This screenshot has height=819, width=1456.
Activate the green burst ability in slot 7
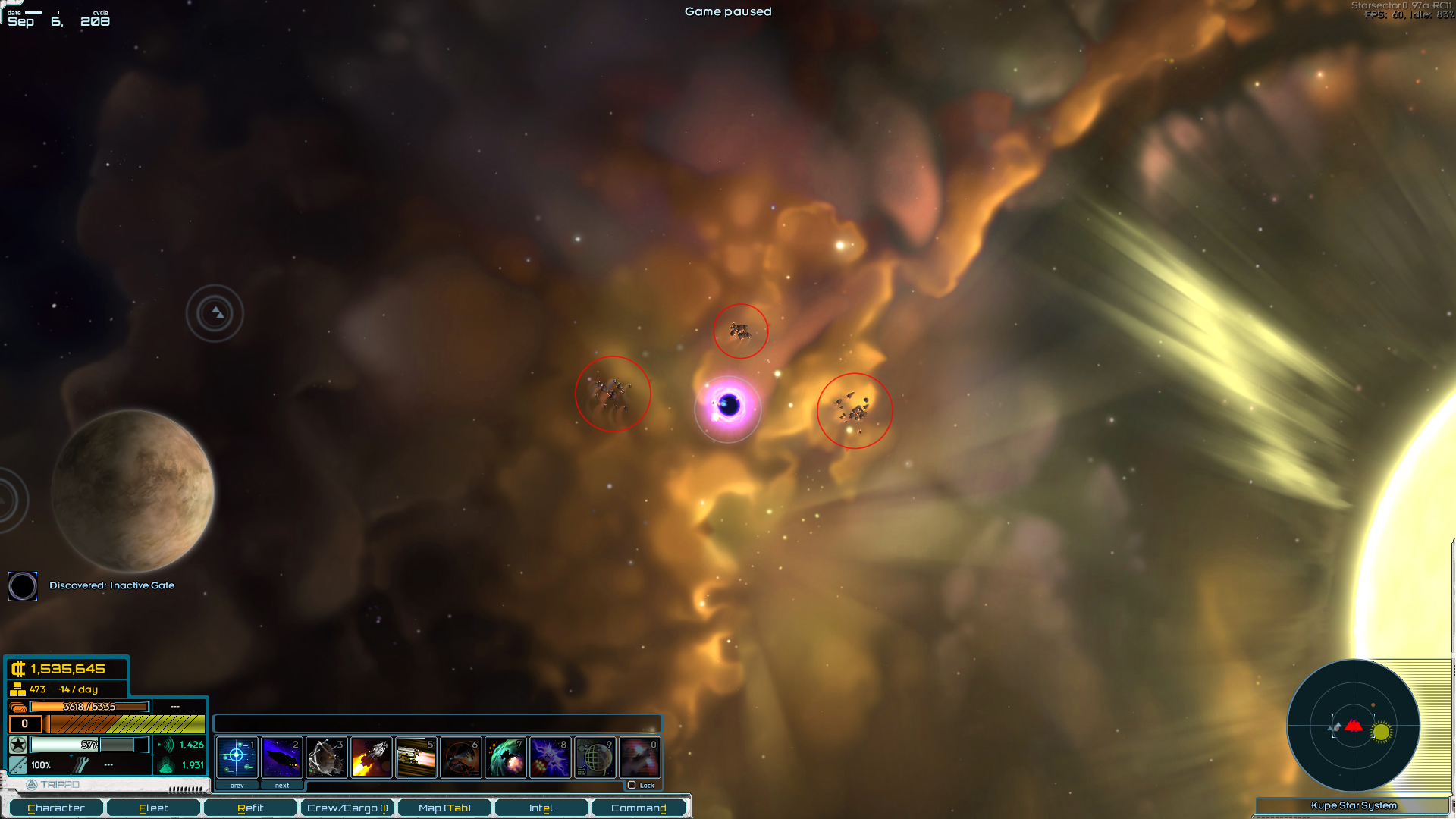505,757
